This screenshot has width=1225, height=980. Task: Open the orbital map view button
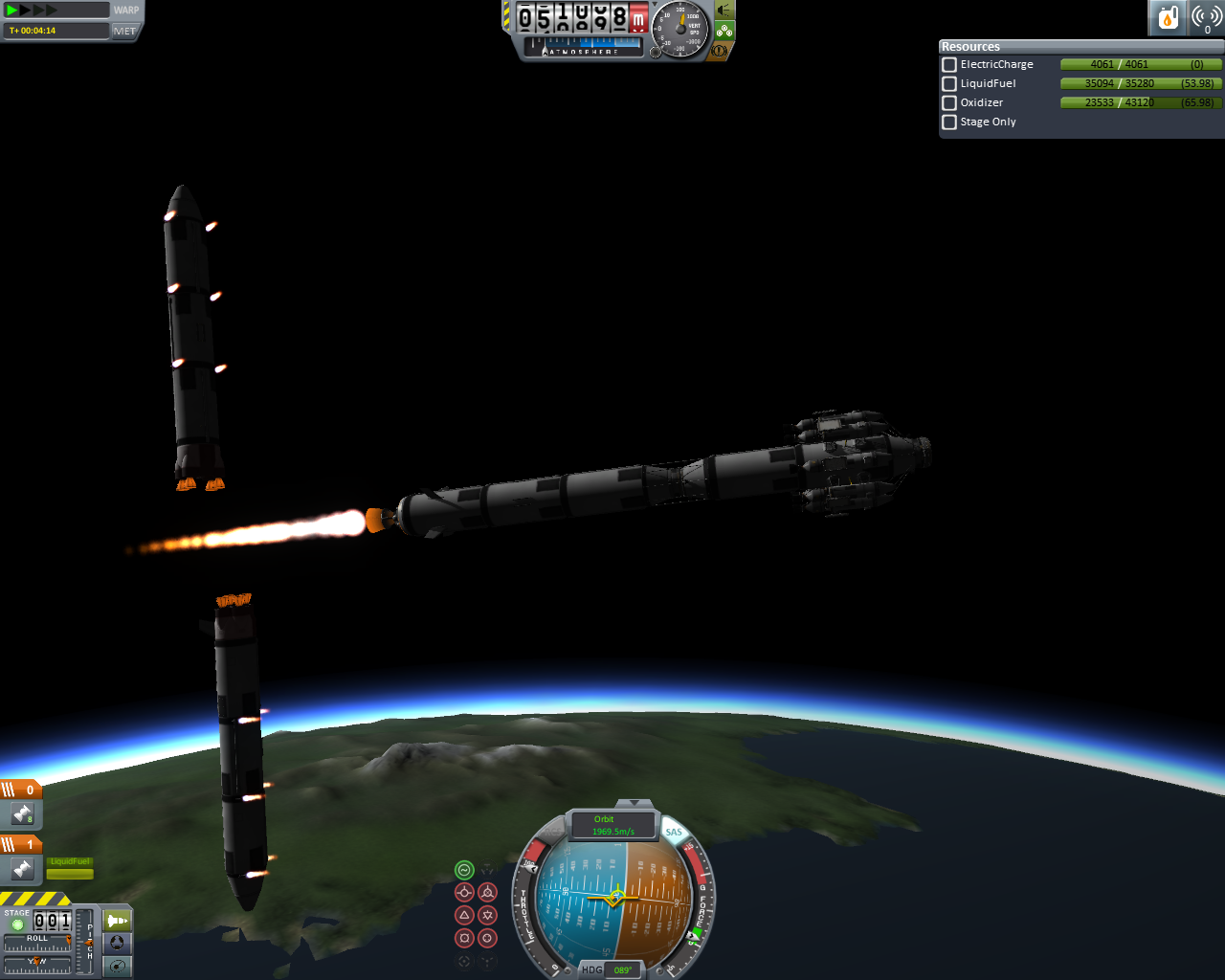click(x=118, y=966)
